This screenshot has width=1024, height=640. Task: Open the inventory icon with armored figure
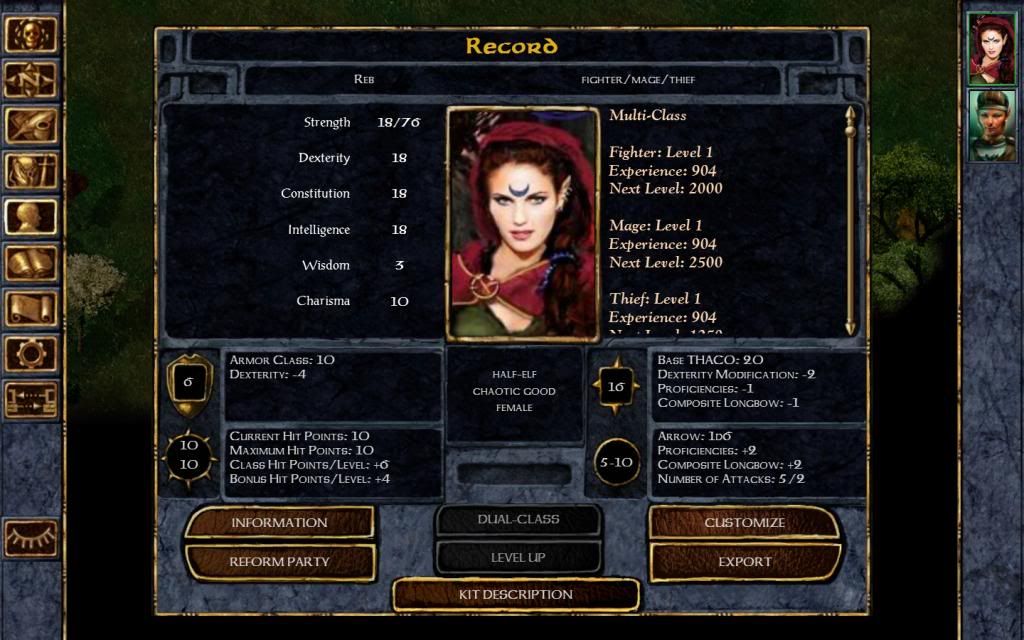point(30,171)
